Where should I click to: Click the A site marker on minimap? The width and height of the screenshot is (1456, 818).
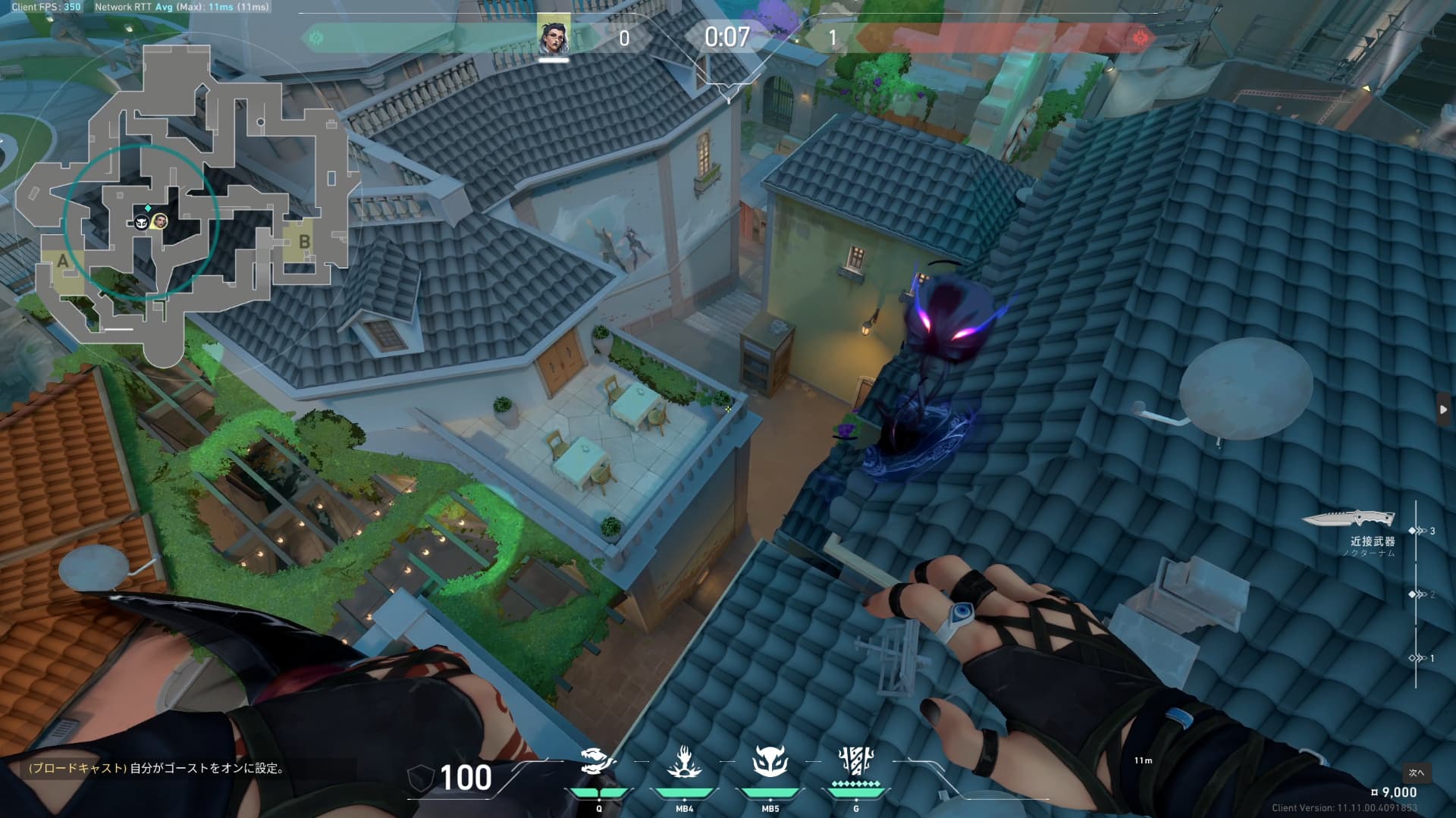(62, 262)
